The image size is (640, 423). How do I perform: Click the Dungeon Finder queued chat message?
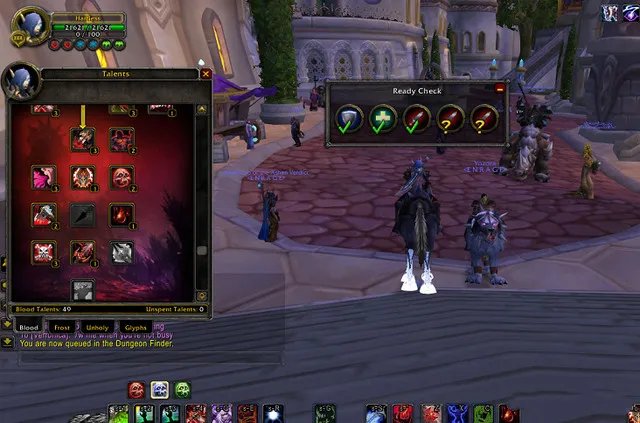click(x=90, y=344)
